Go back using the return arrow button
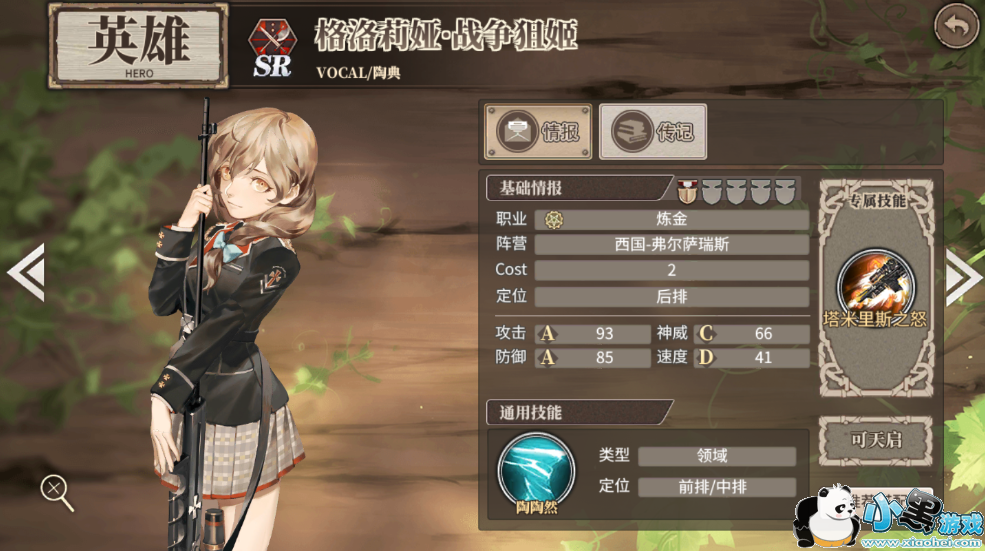985x551 pixels. point(956,27)
